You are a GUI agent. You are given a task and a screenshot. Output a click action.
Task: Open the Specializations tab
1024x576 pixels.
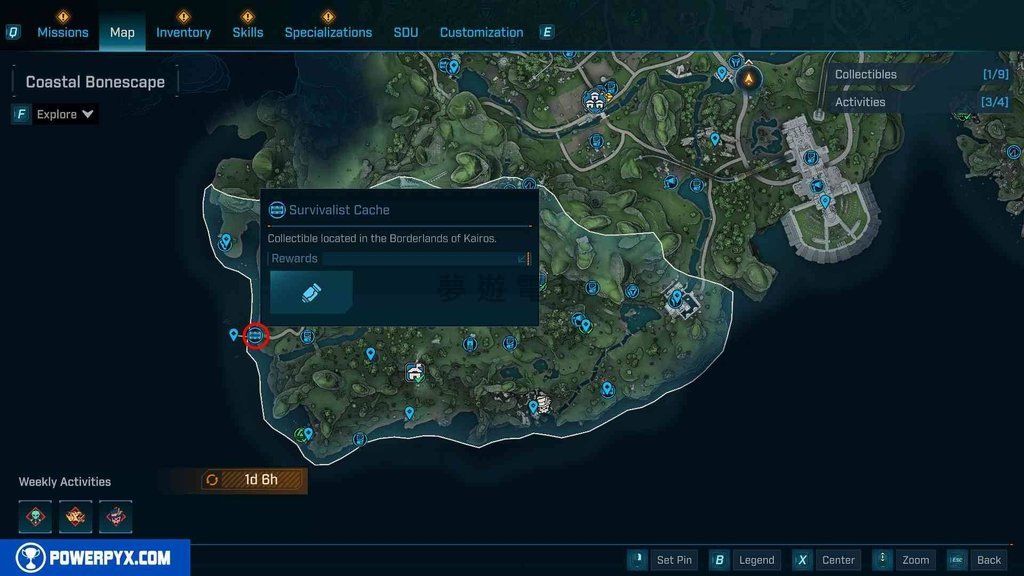click(328, 32)
